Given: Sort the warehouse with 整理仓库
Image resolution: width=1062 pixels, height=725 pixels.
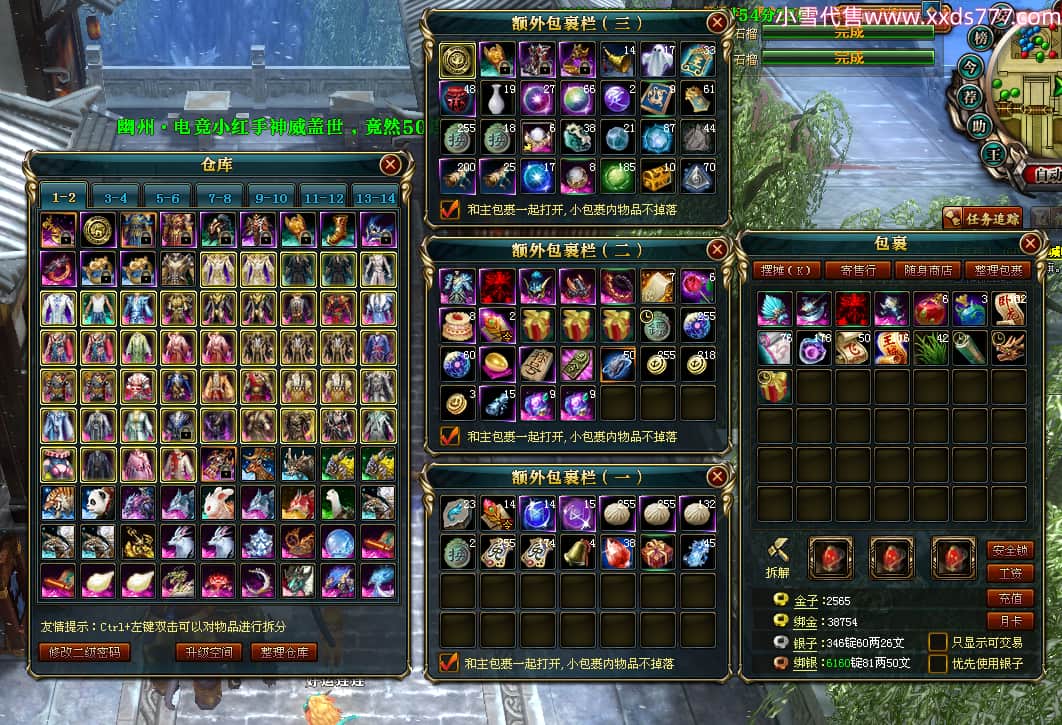Looking at the screenshot, I should (x=283, y=652).
